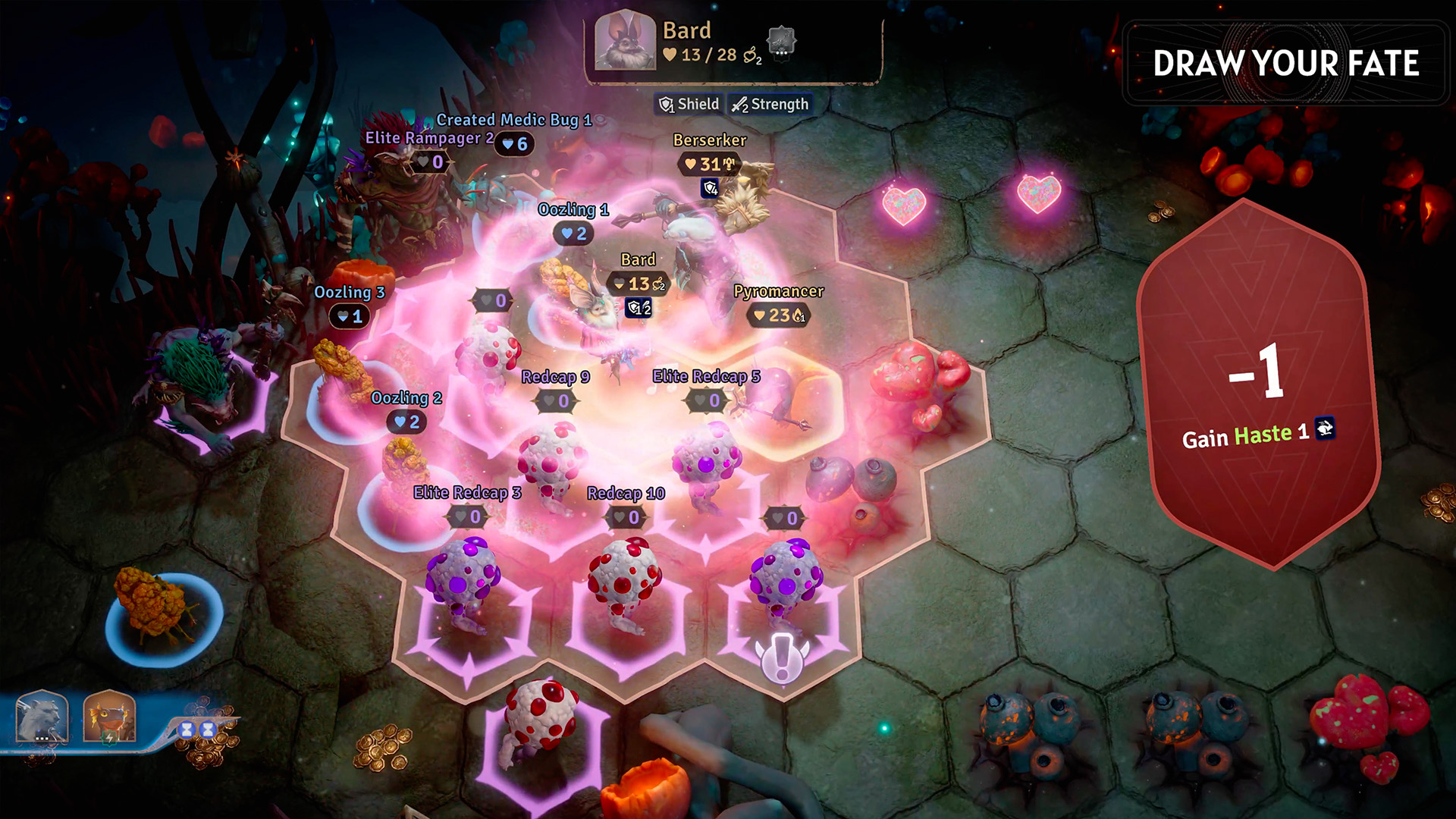
Task: Select the Bard portrait in the top panel
Action: pyautogui.click(x=624, y=42)
